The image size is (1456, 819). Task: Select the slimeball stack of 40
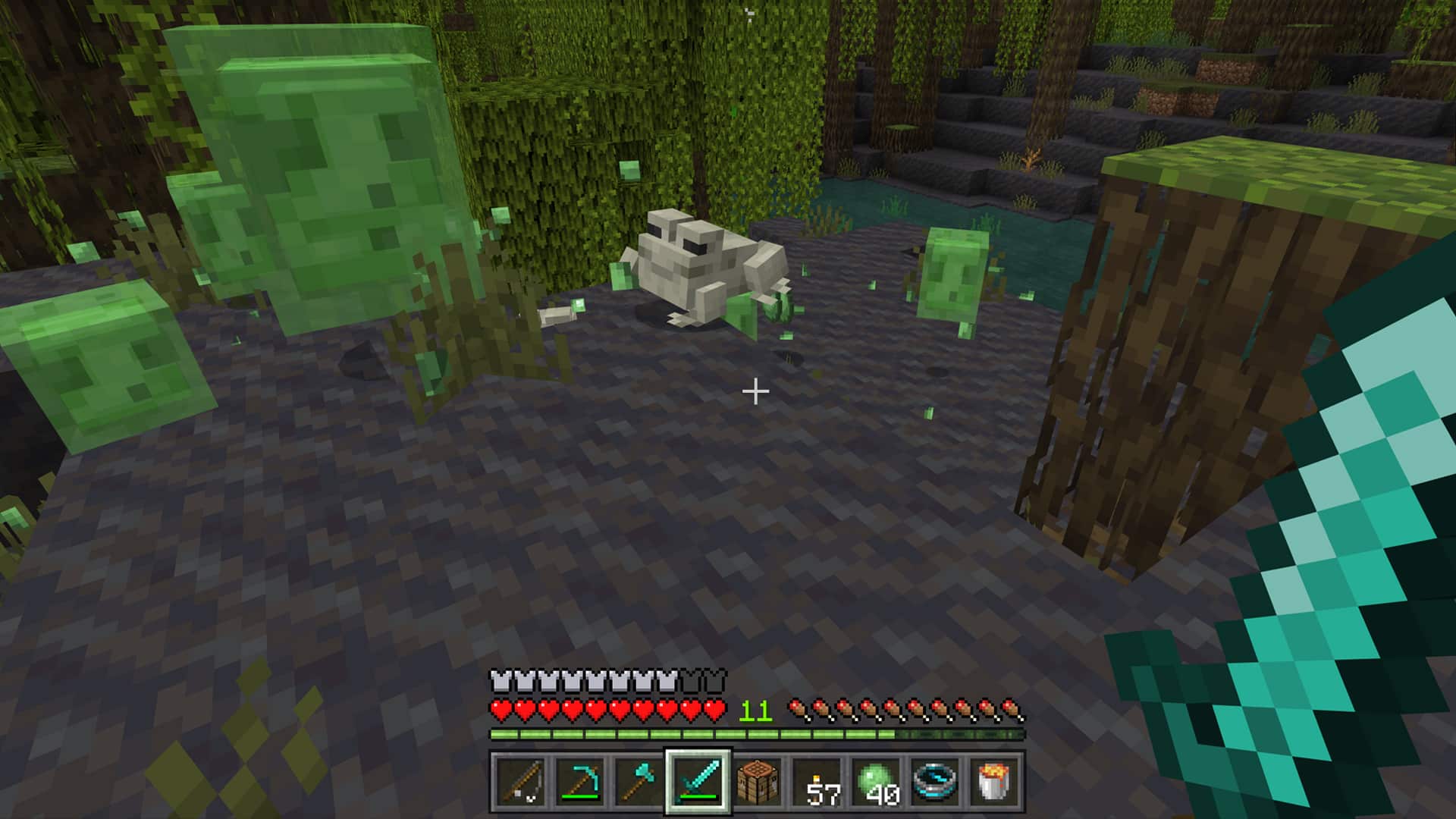876,780
